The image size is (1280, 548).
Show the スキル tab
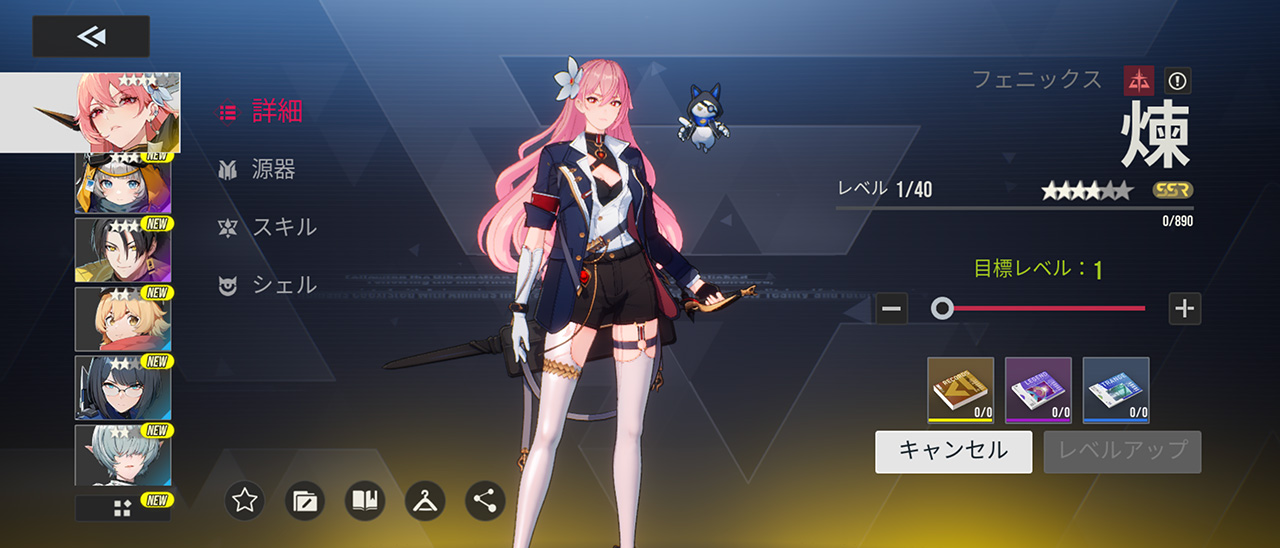(268, 228)
